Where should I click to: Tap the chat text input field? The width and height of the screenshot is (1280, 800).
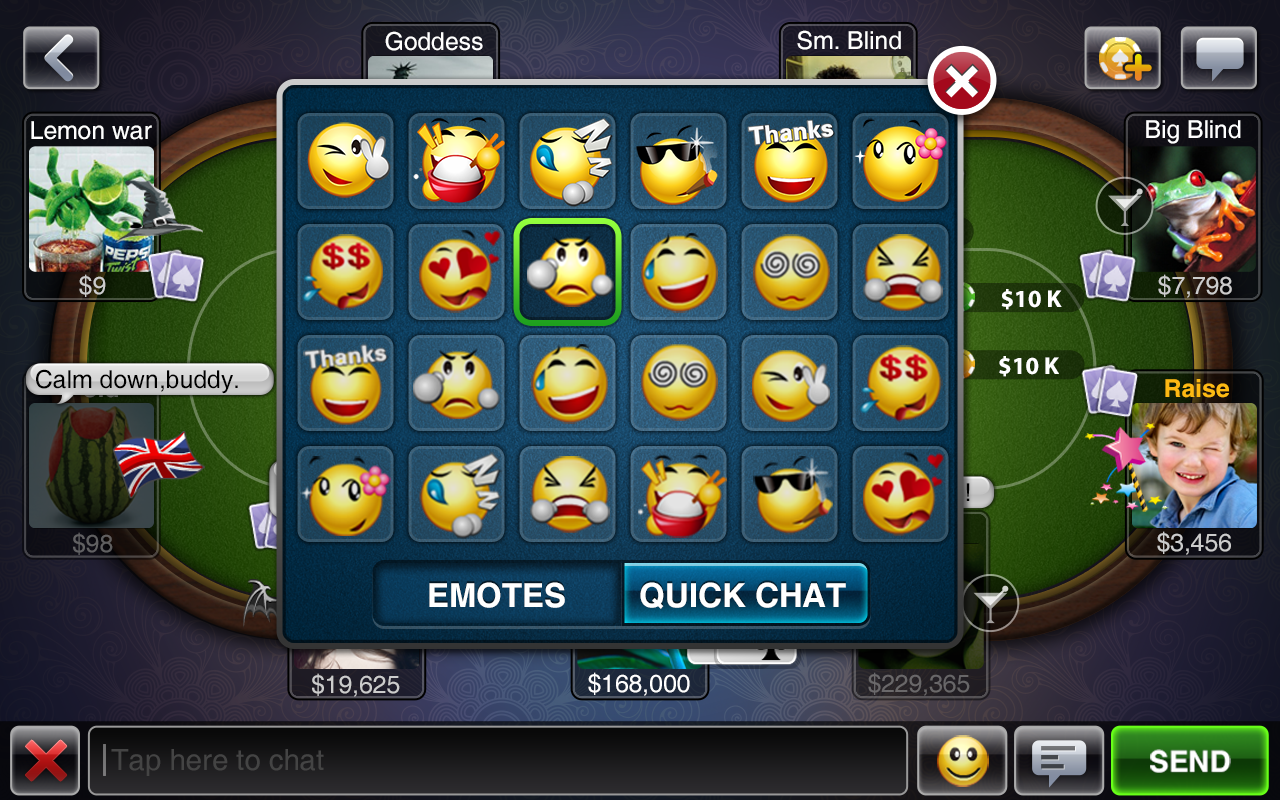(498, 761)
